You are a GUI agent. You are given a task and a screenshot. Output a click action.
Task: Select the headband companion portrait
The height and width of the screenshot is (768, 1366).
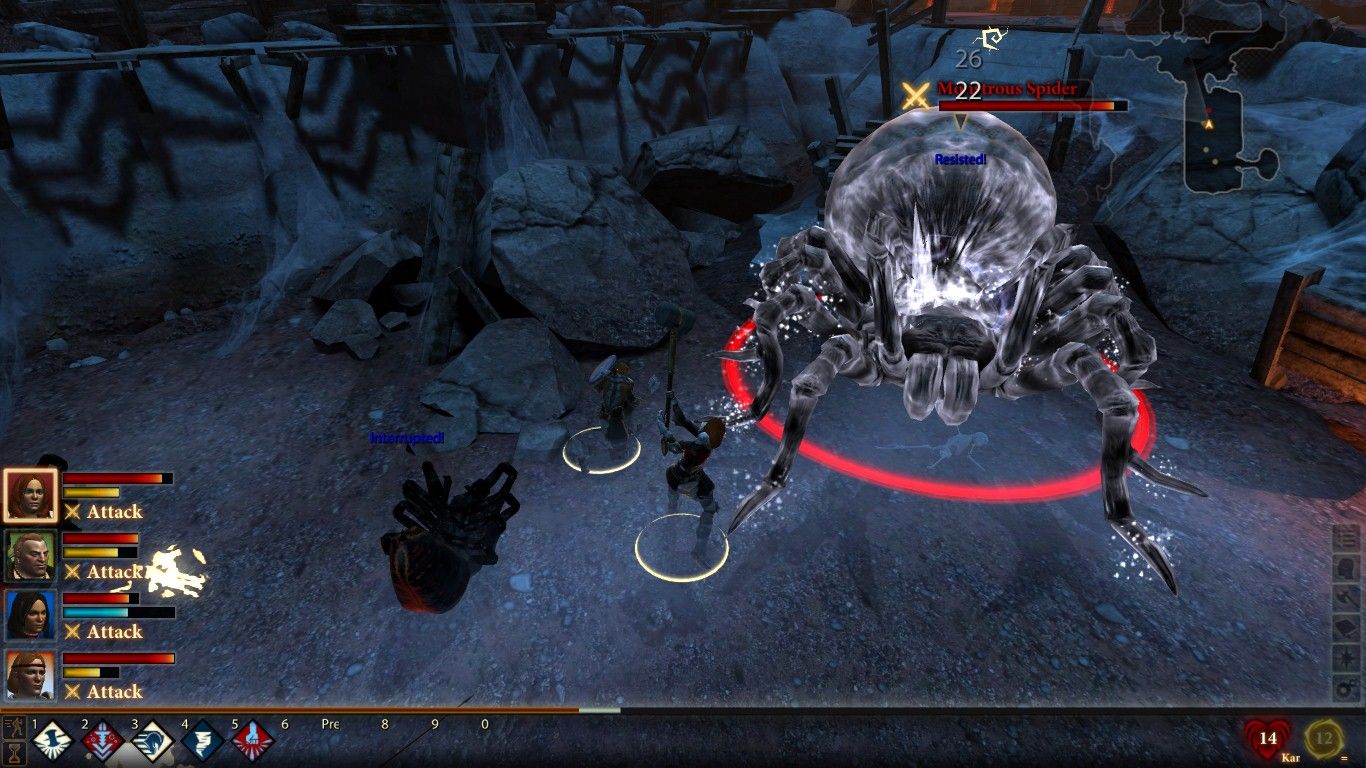click(x=30, y=675)
